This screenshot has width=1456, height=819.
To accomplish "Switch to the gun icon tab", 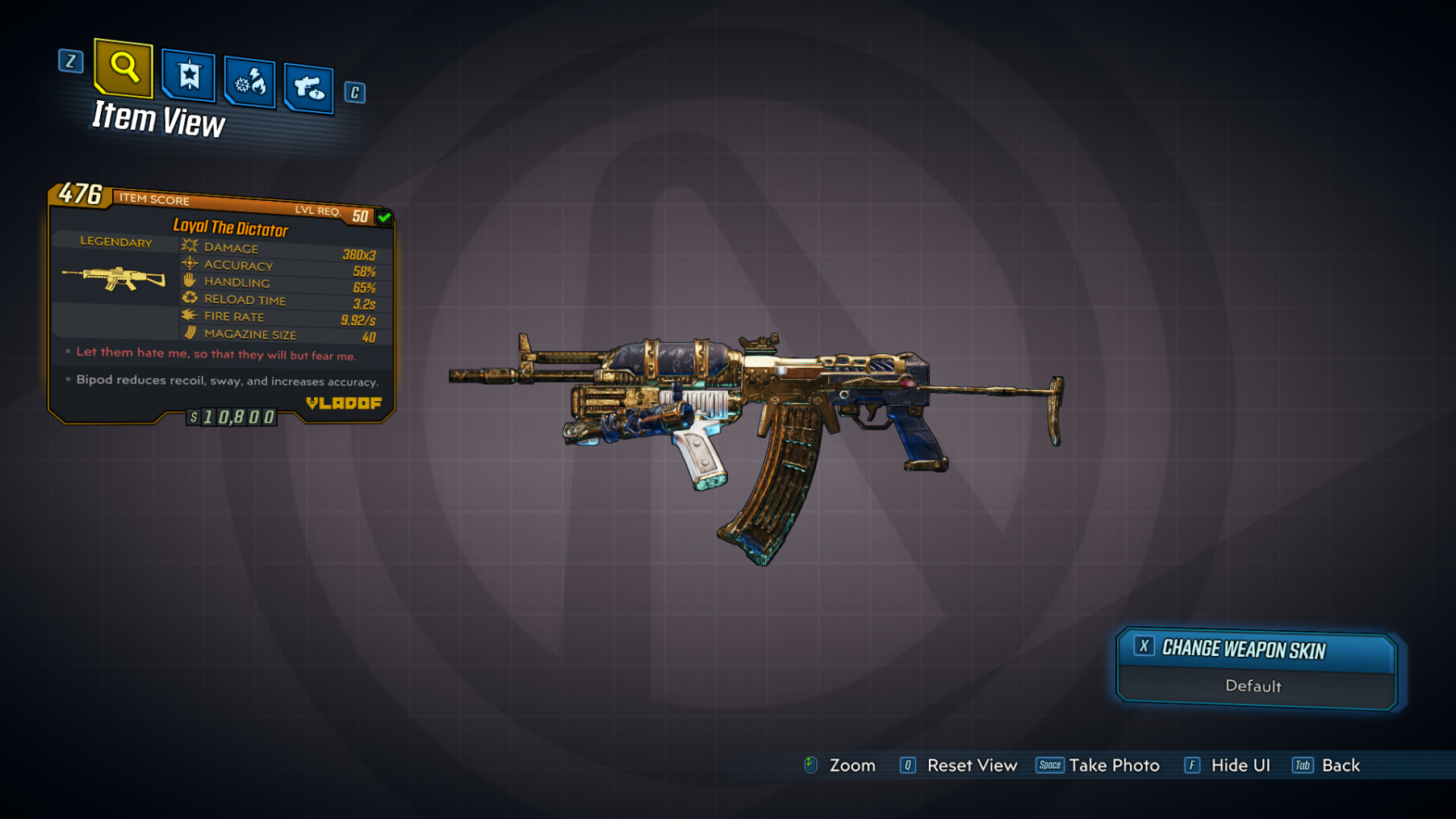I will 308,87.
